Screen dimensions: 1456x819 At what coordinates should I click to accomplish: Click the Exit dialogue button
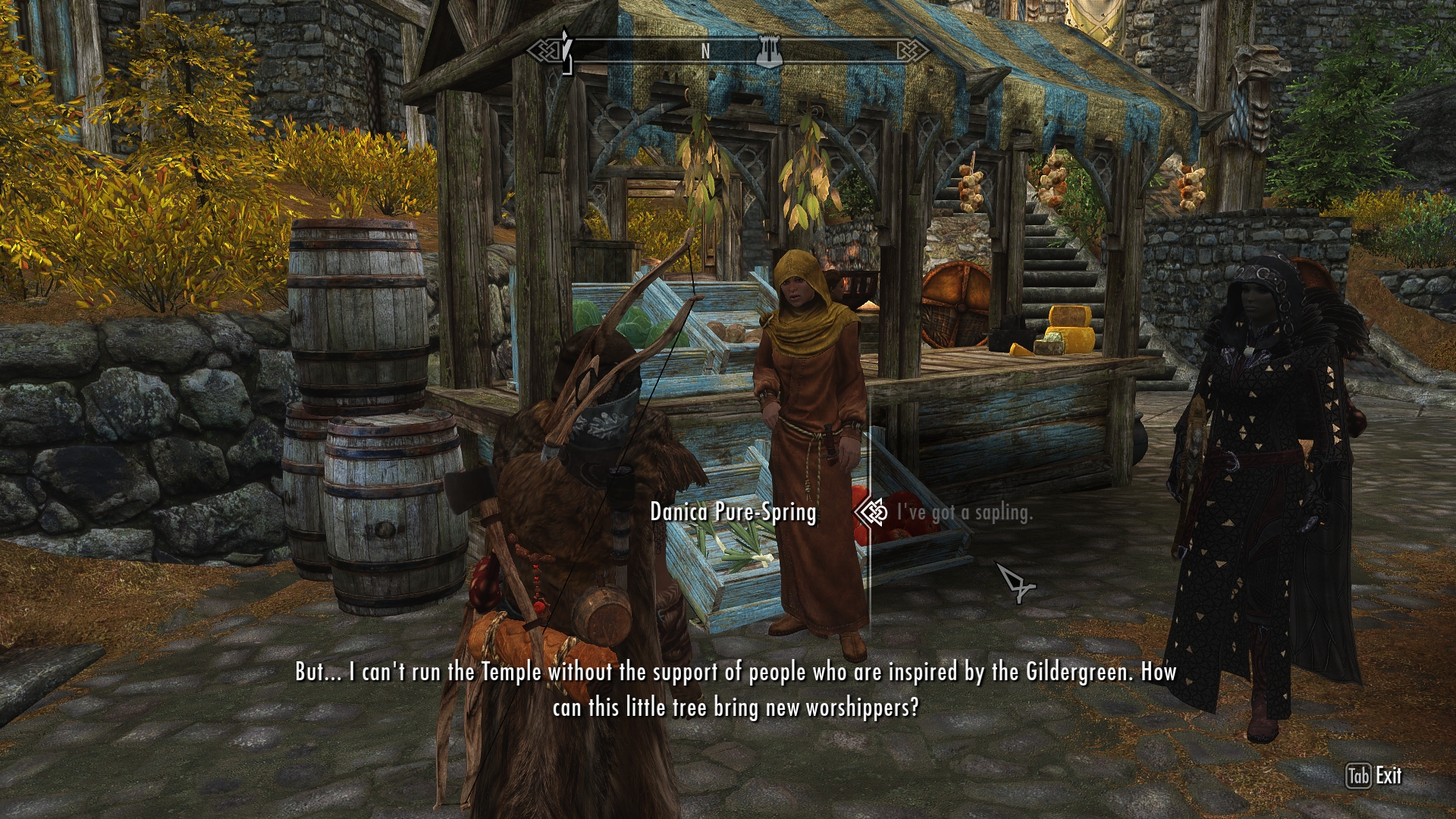(x=1374, y=776)
